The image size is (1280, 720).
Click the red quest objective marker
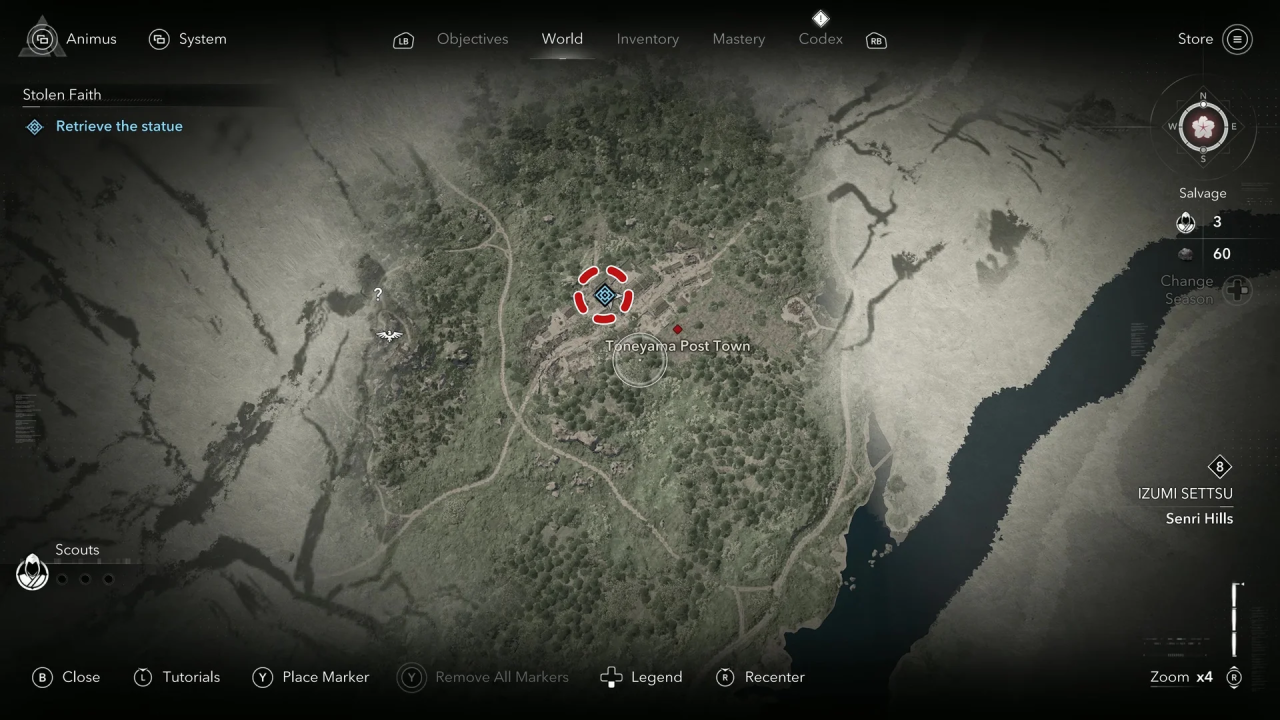(603, 295)
